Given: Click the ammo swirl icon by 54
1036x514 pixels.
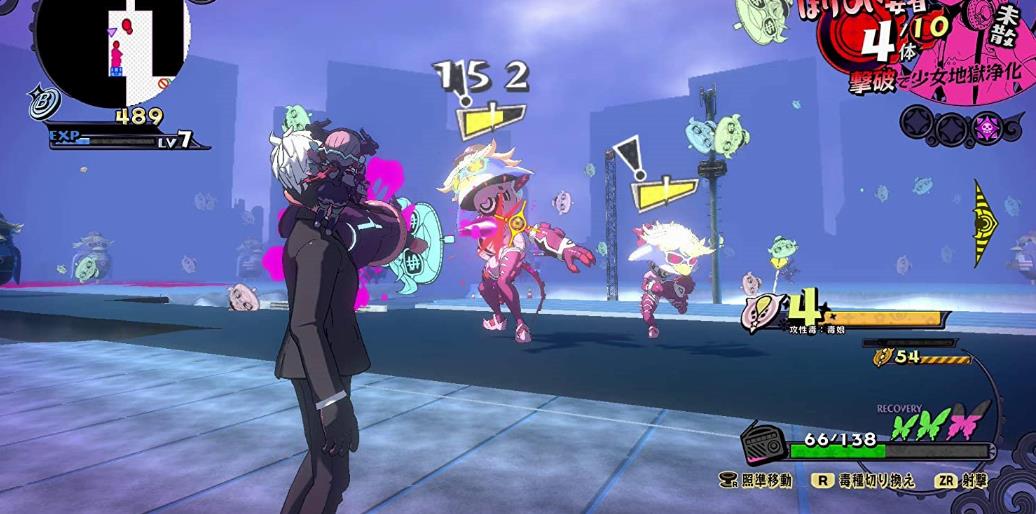Looking at the screenshot, I should (883, 357).
